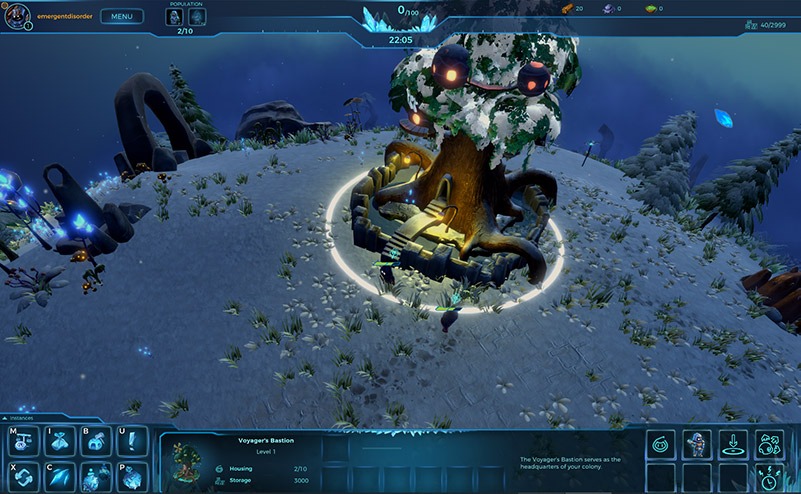Screen dimensions: 801x494
Task: Train the armored colonist unit
Action: [696, 444]
